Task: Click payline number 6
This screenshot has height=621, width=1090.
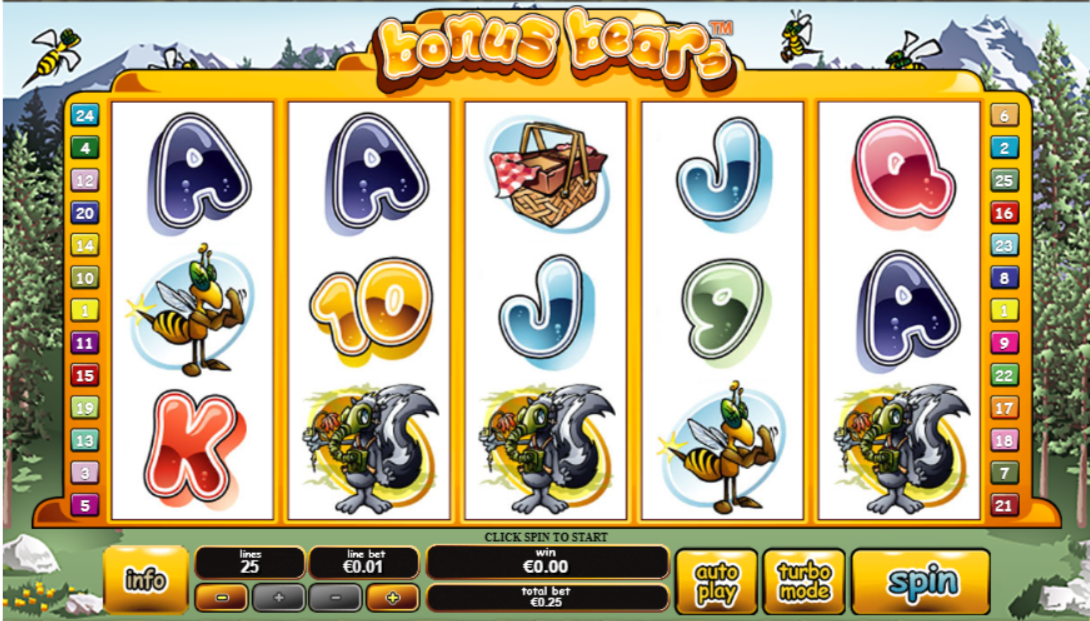Action: click(x=1004, y=116)
